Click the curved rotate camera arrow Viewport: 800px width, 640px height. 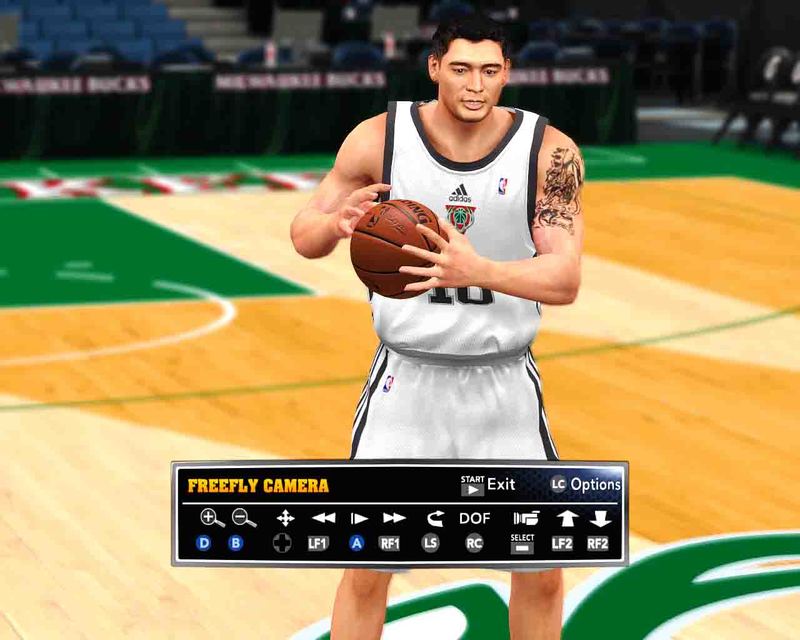(x=434, y=518)
